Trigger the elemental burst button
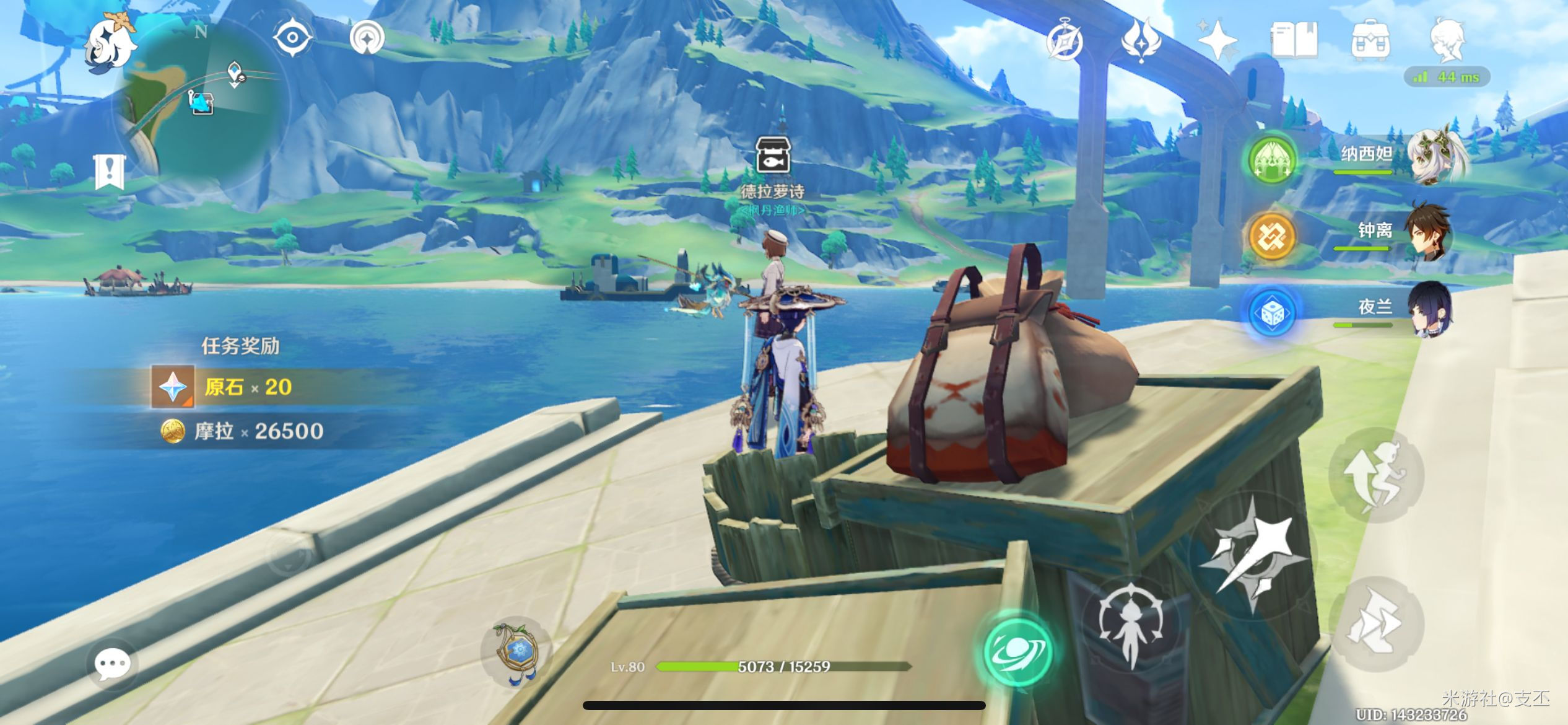 (x=1131, y=625)
